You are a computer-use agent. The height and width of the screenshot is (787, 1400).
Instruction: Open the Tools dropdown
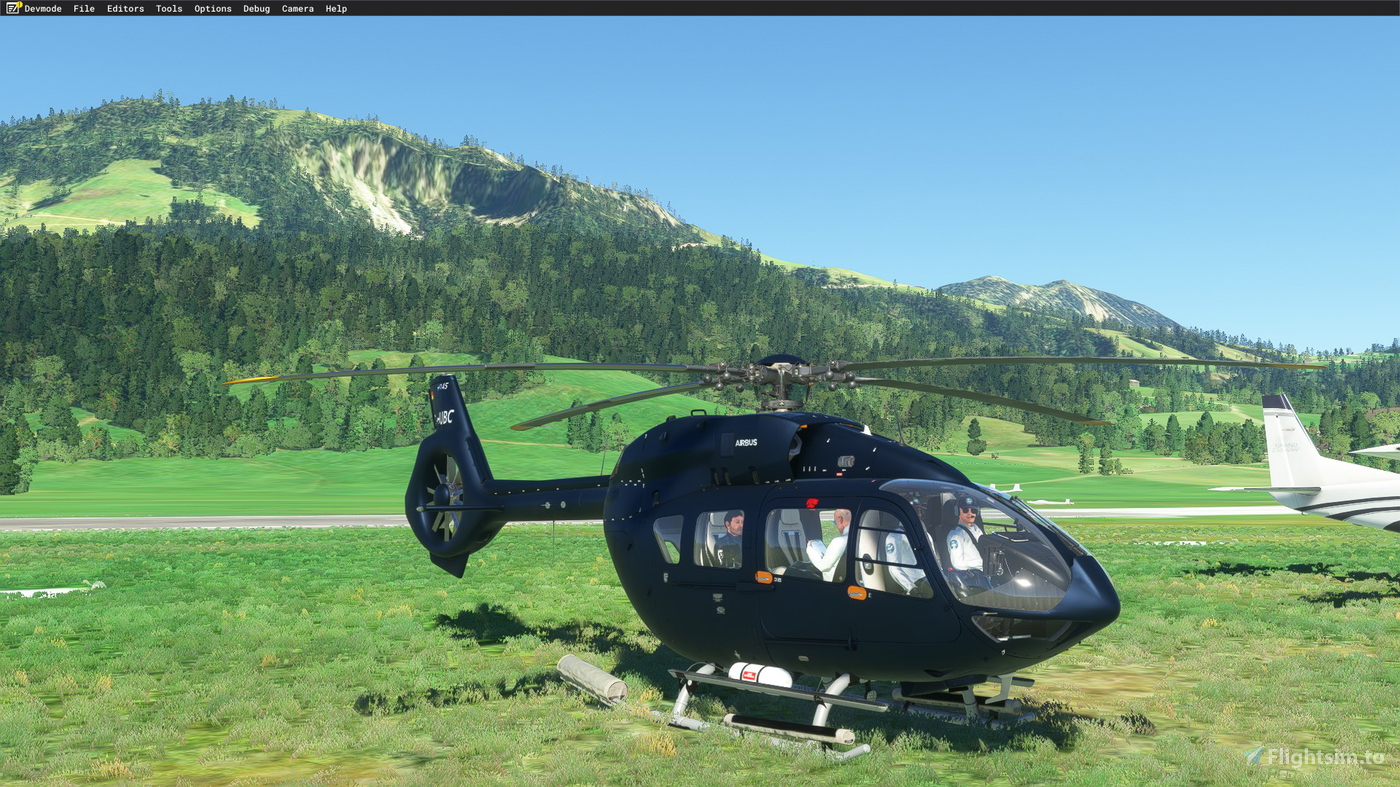click(168, 8)
